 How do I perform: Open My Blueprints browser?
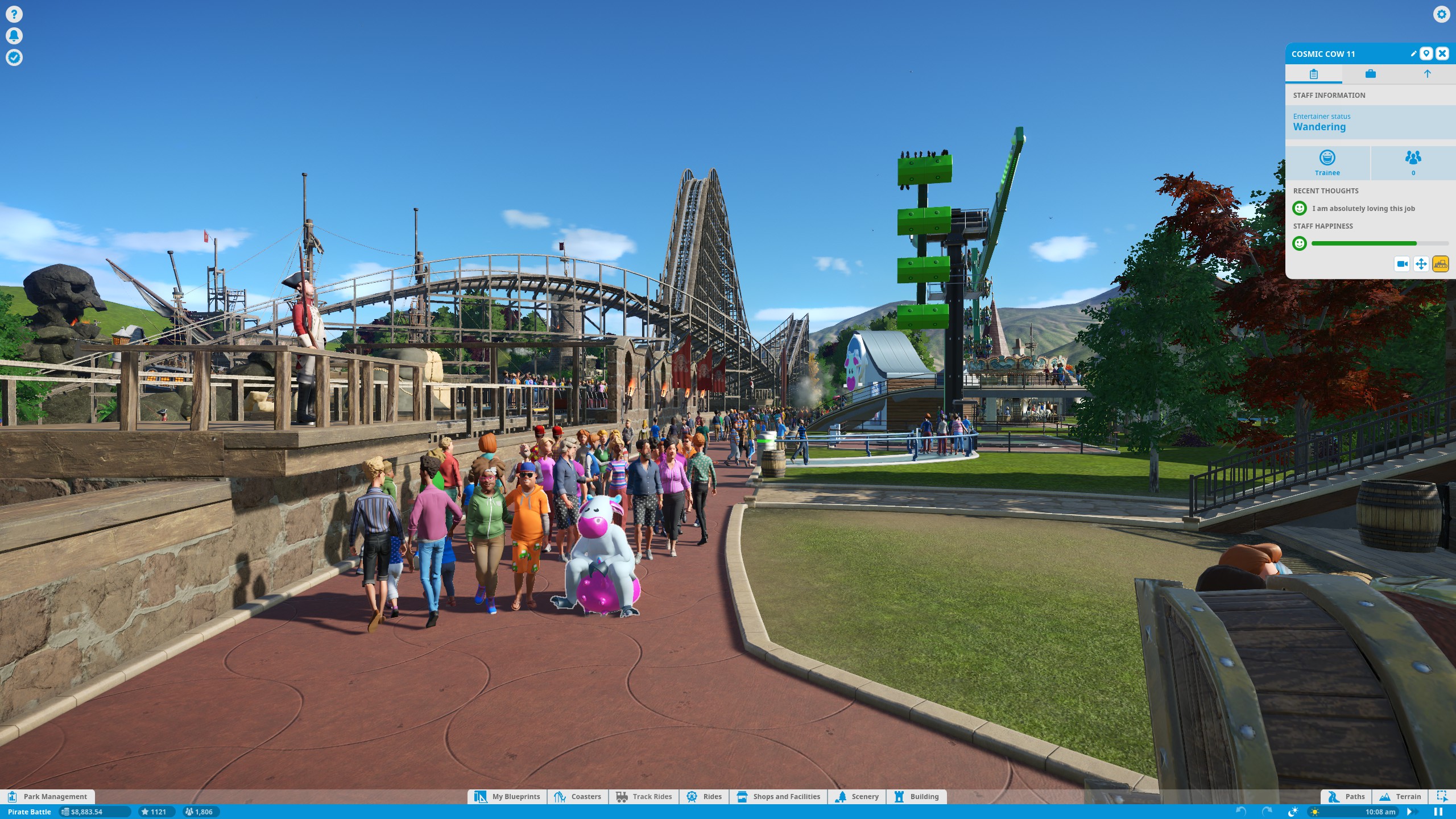point(507,796)
